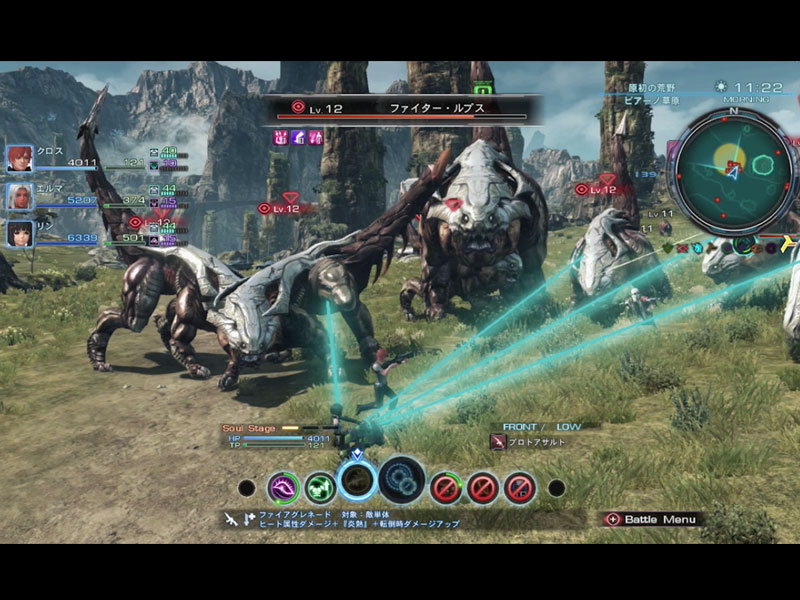Choose the white-haired エルマ portrait
Image resolution: width=800 pixels, height=600 pixels.
point(20,196)
